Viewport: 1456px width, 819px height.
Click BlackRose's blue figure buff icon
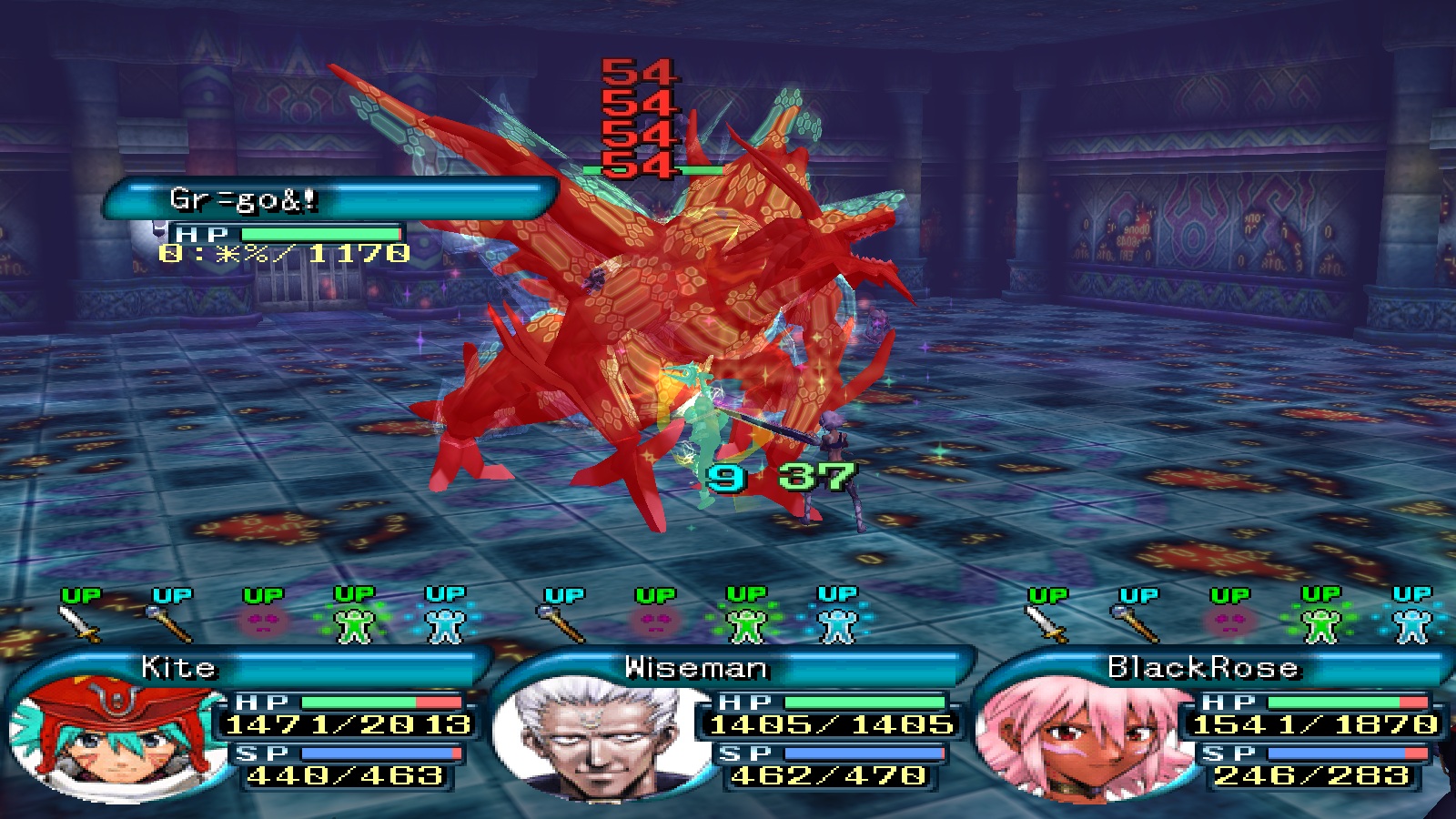[1411, 623]
